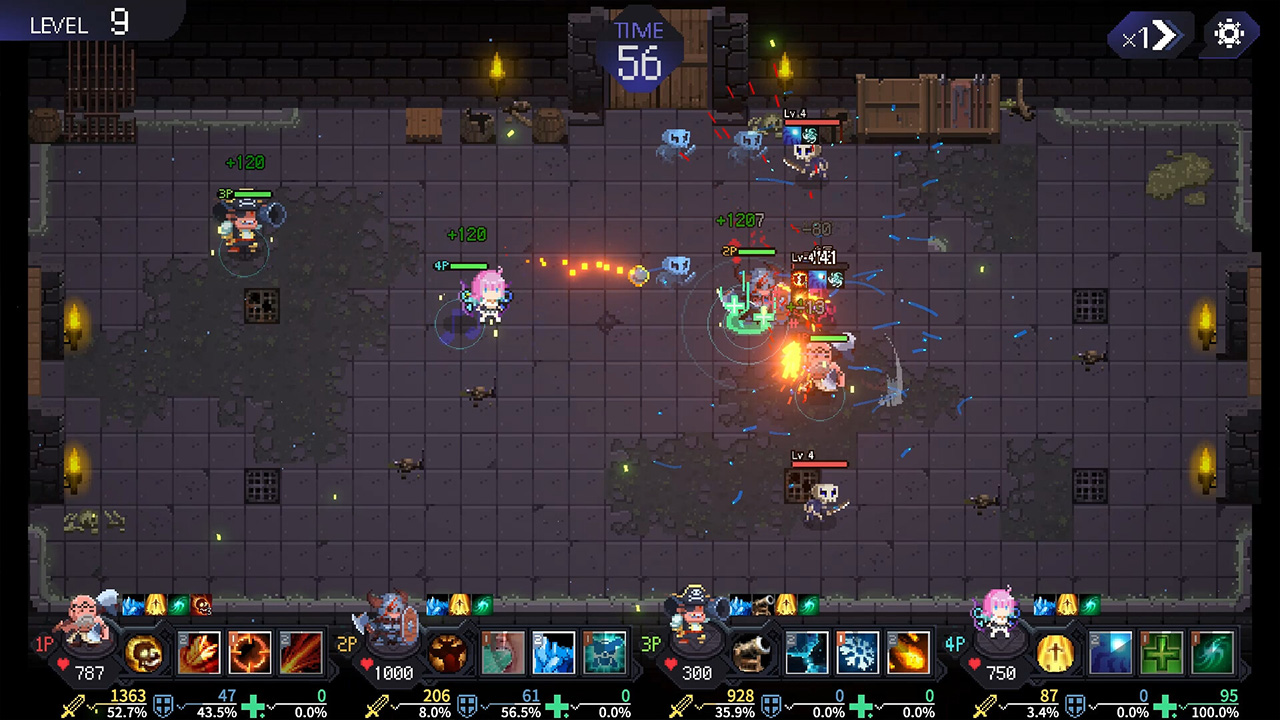Select the green healing cross skill for 4P

1163,653
